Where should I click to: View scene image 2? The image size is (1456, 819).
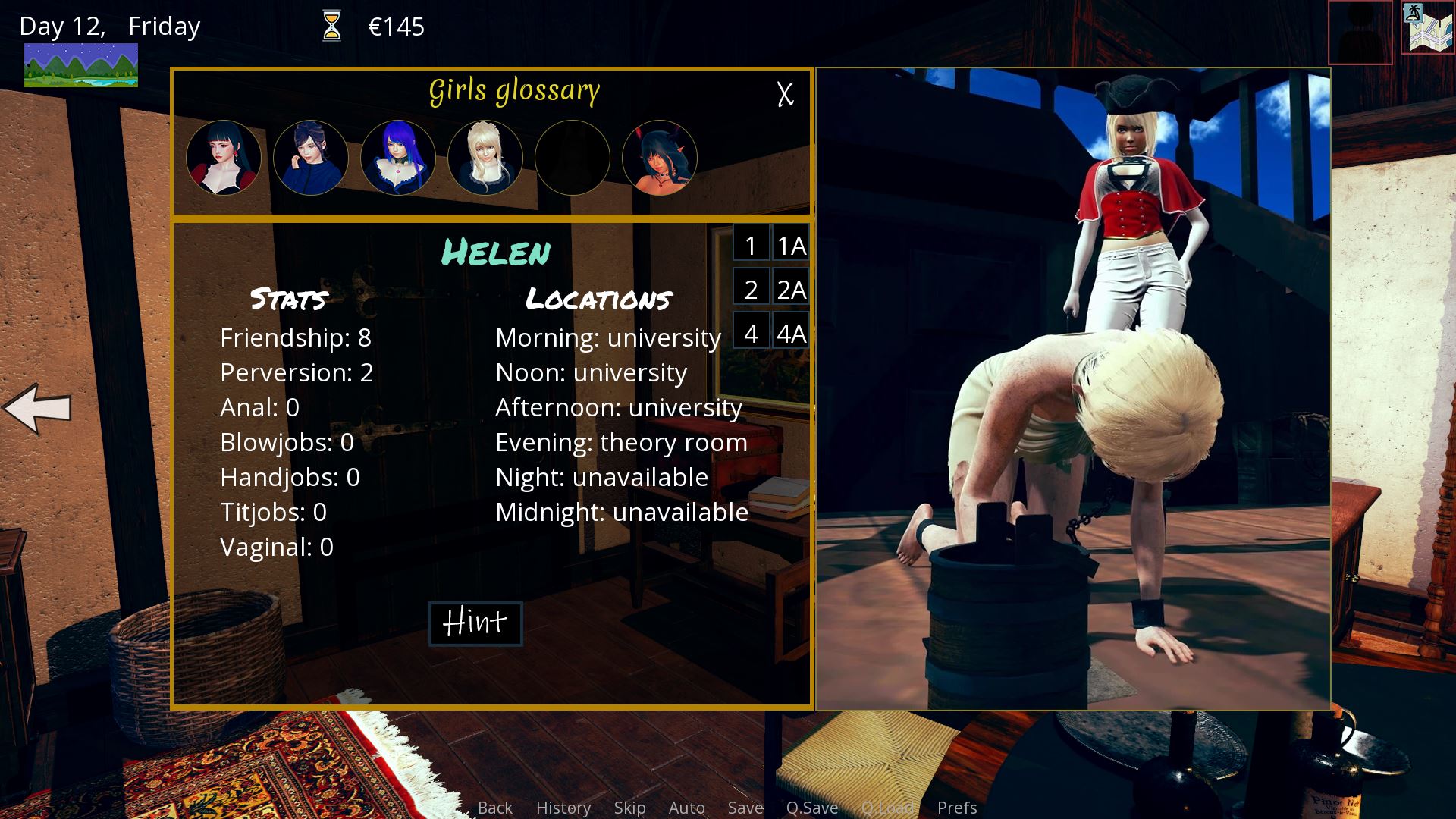tap(751, 289)
